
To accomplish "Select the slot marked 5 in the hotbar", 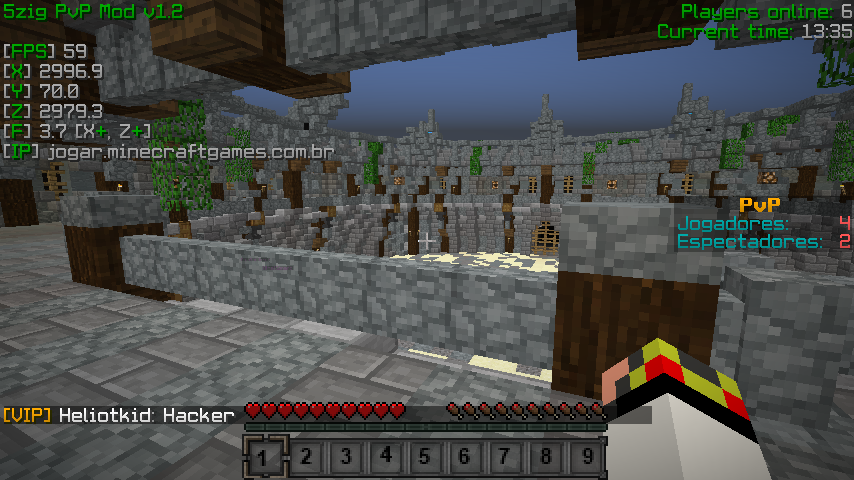I will [x=426, y=458].
